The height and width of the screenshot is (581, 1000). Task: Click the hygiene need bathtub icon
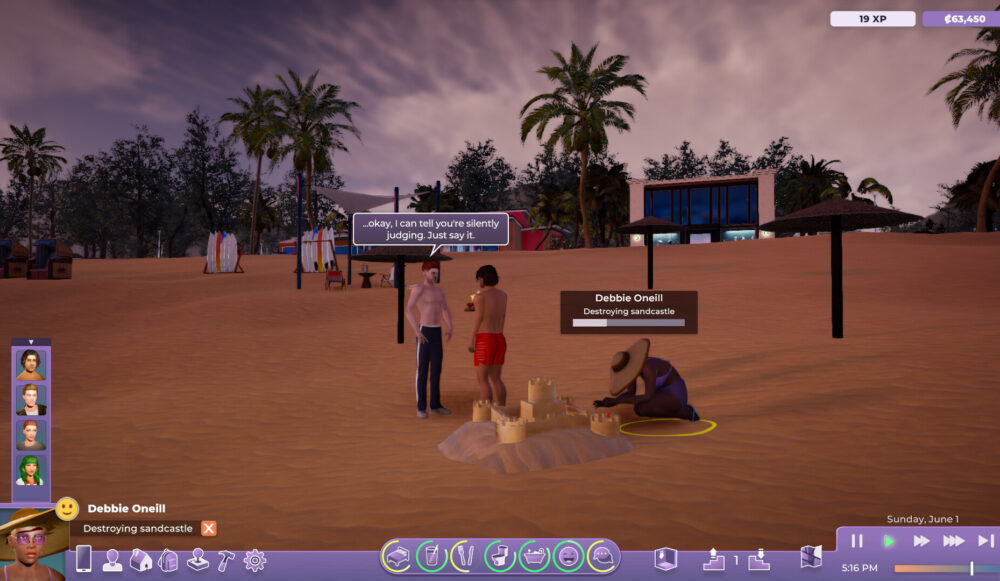click(534, 555)
